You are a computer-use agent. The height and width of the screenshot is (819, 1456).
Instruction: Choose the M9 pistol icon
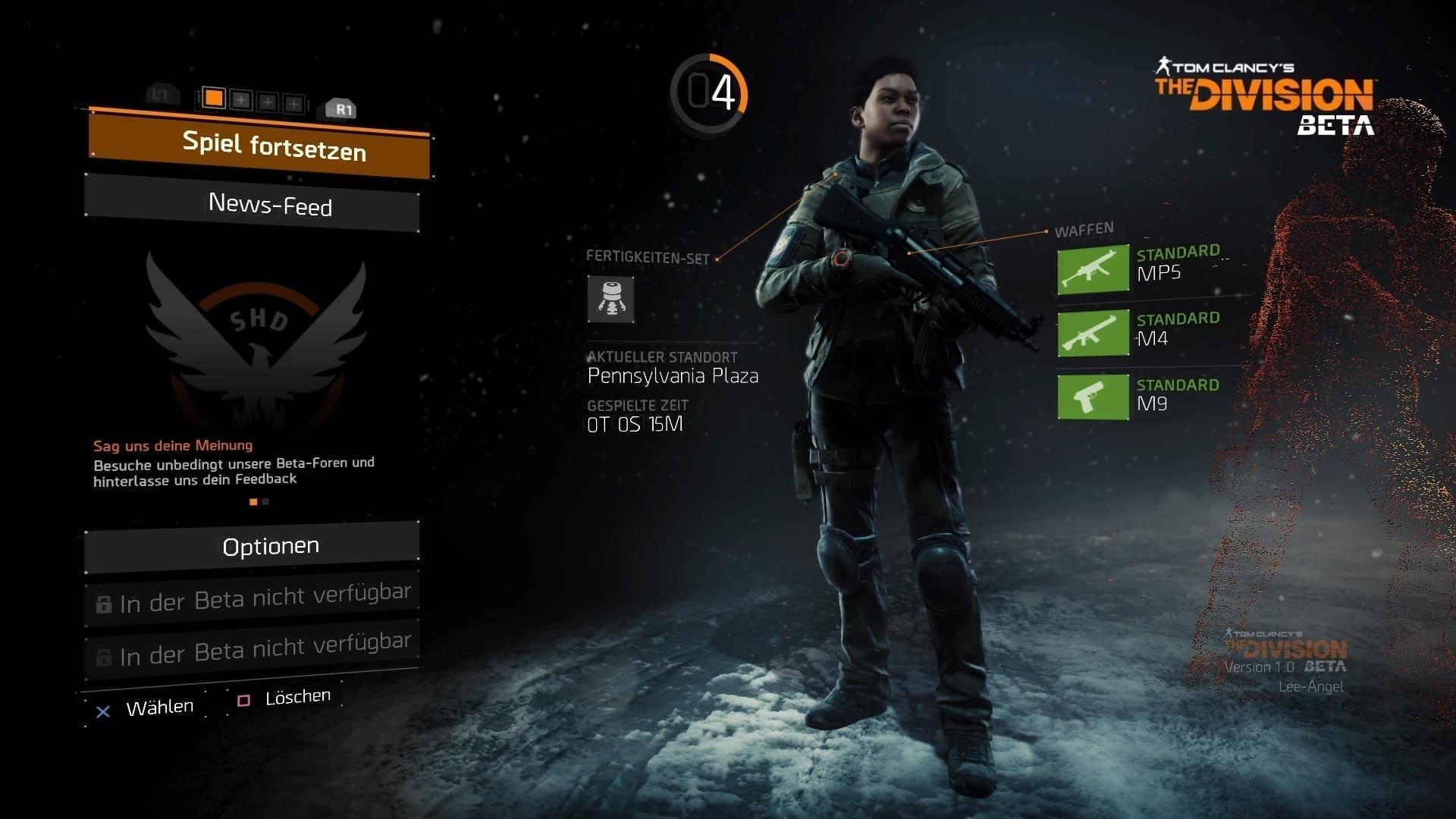pos(1093,397)
